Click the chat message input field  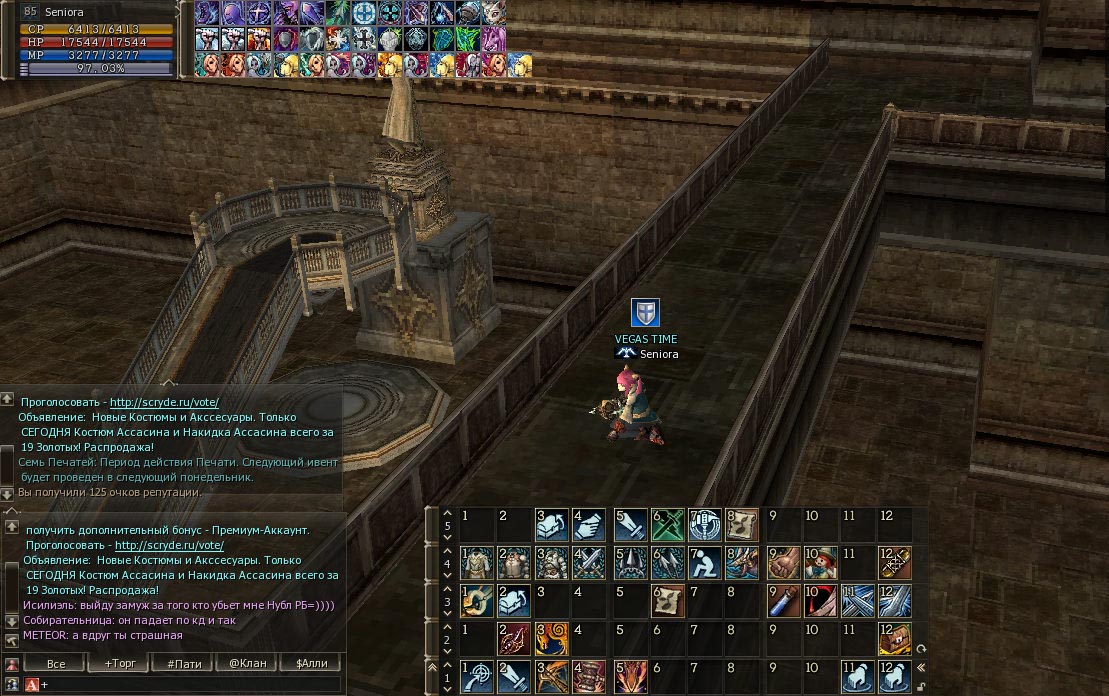click(190, 684)
